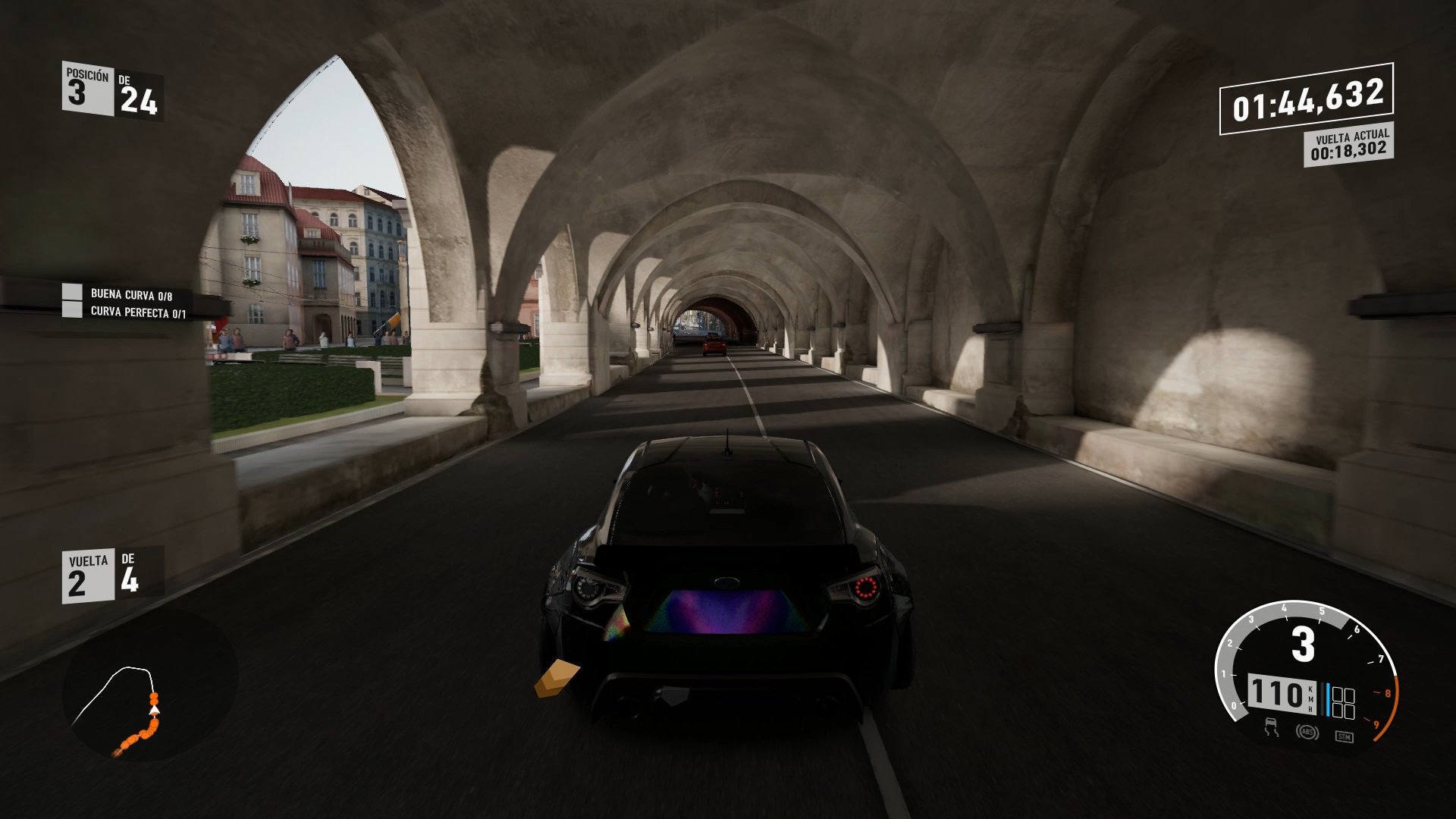
Task: Select the 01:44,632 race timer display
Action: [x=1308, y=97]
